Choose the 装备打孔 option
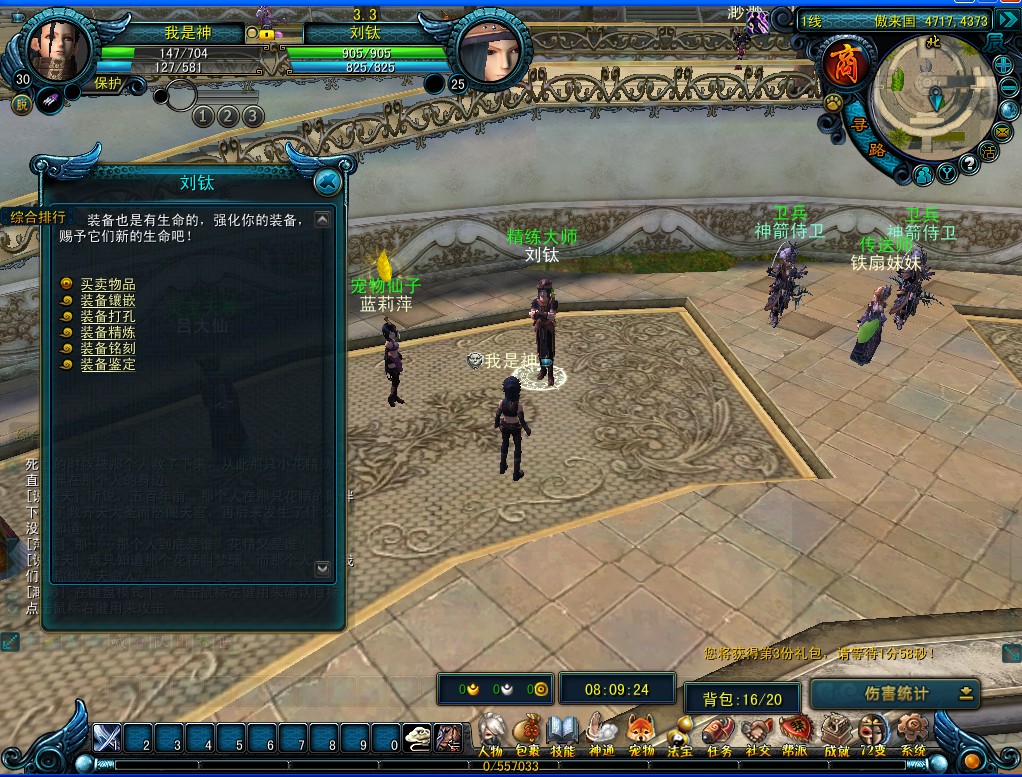 point(107,317)
